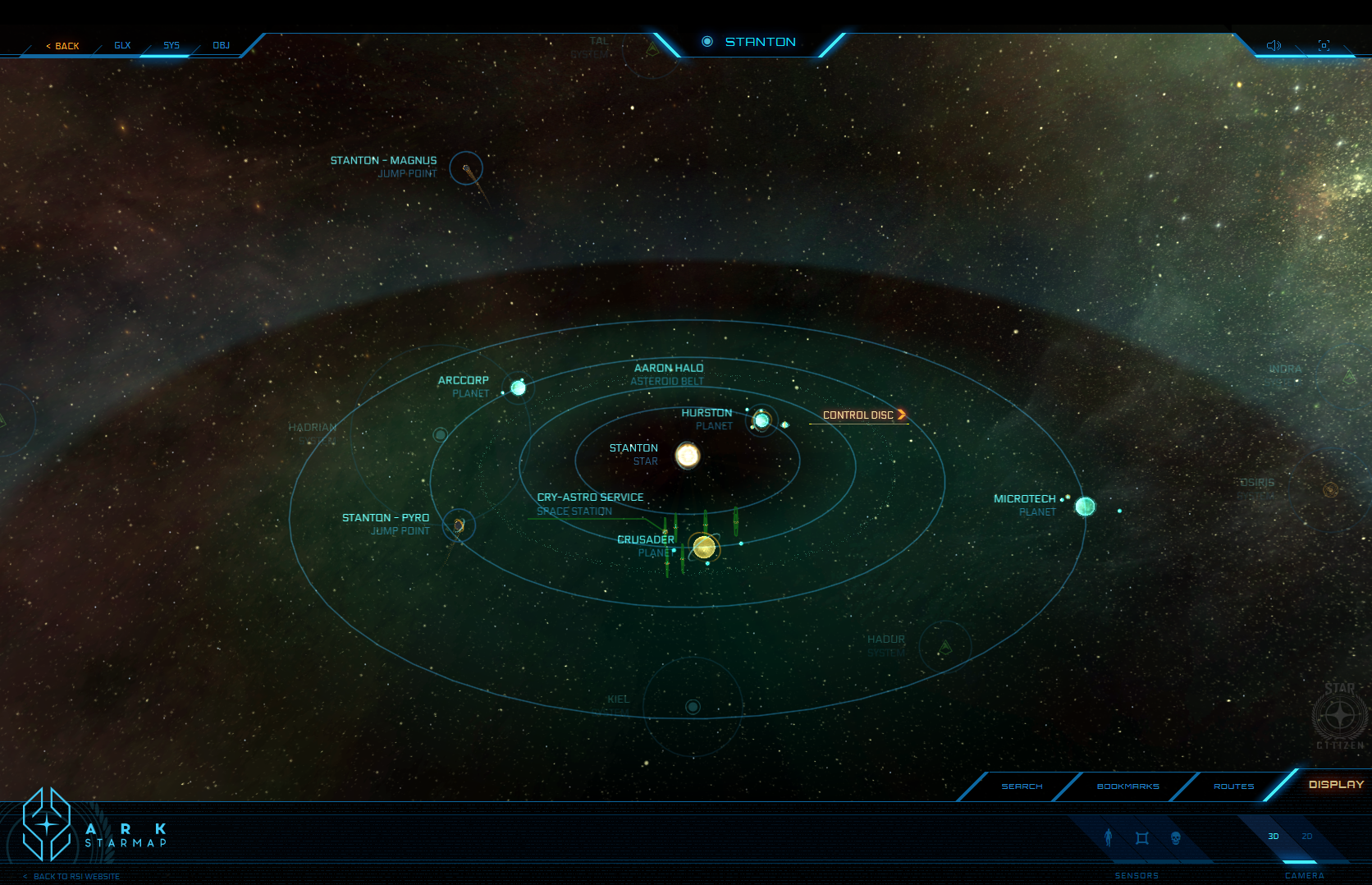
Task: Choose the ArcCorp planet marker
Action: click(x=519, y=387)
